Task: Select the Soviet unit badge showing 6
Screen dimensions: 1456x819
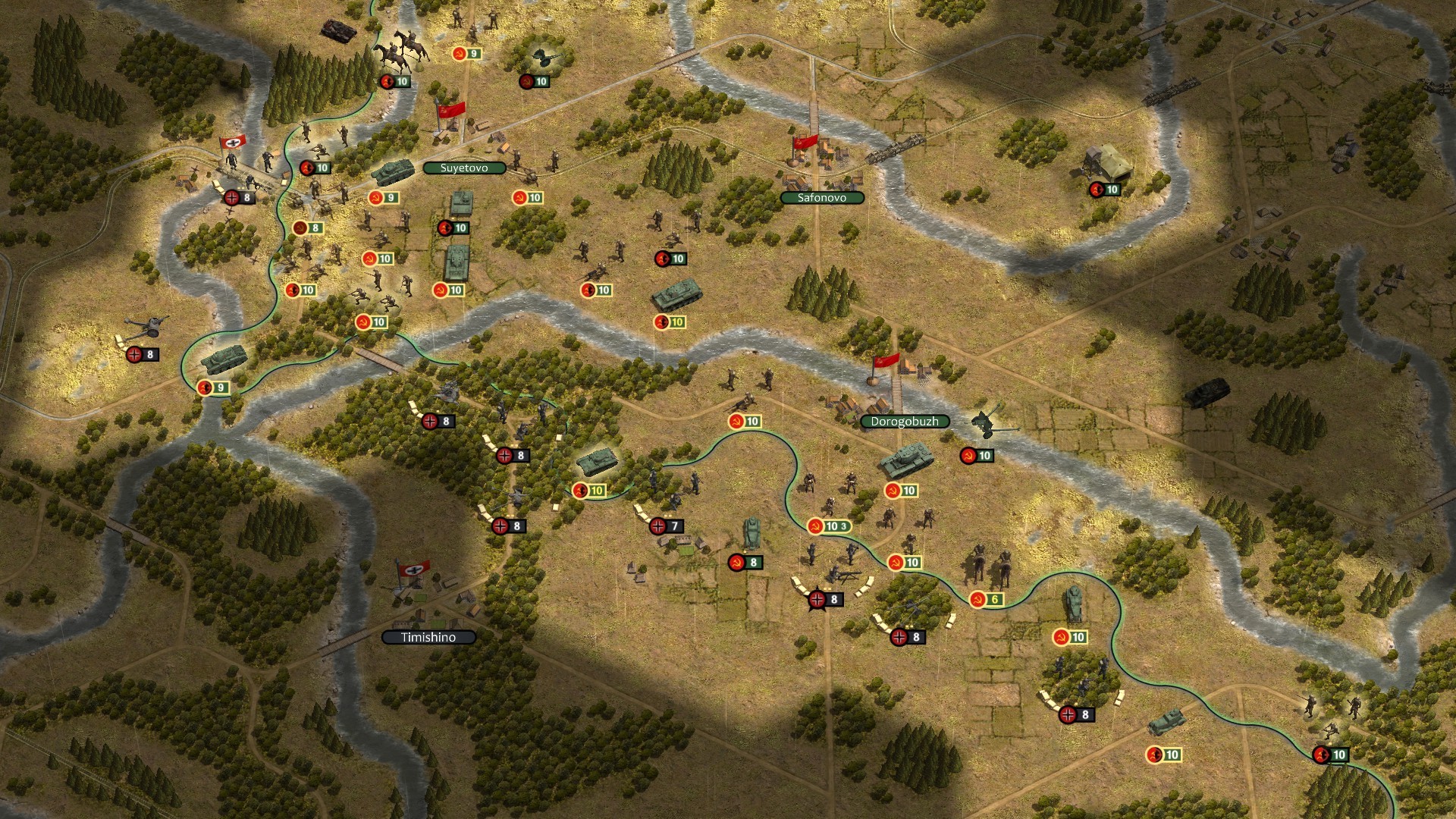Action: coord(986,600)
